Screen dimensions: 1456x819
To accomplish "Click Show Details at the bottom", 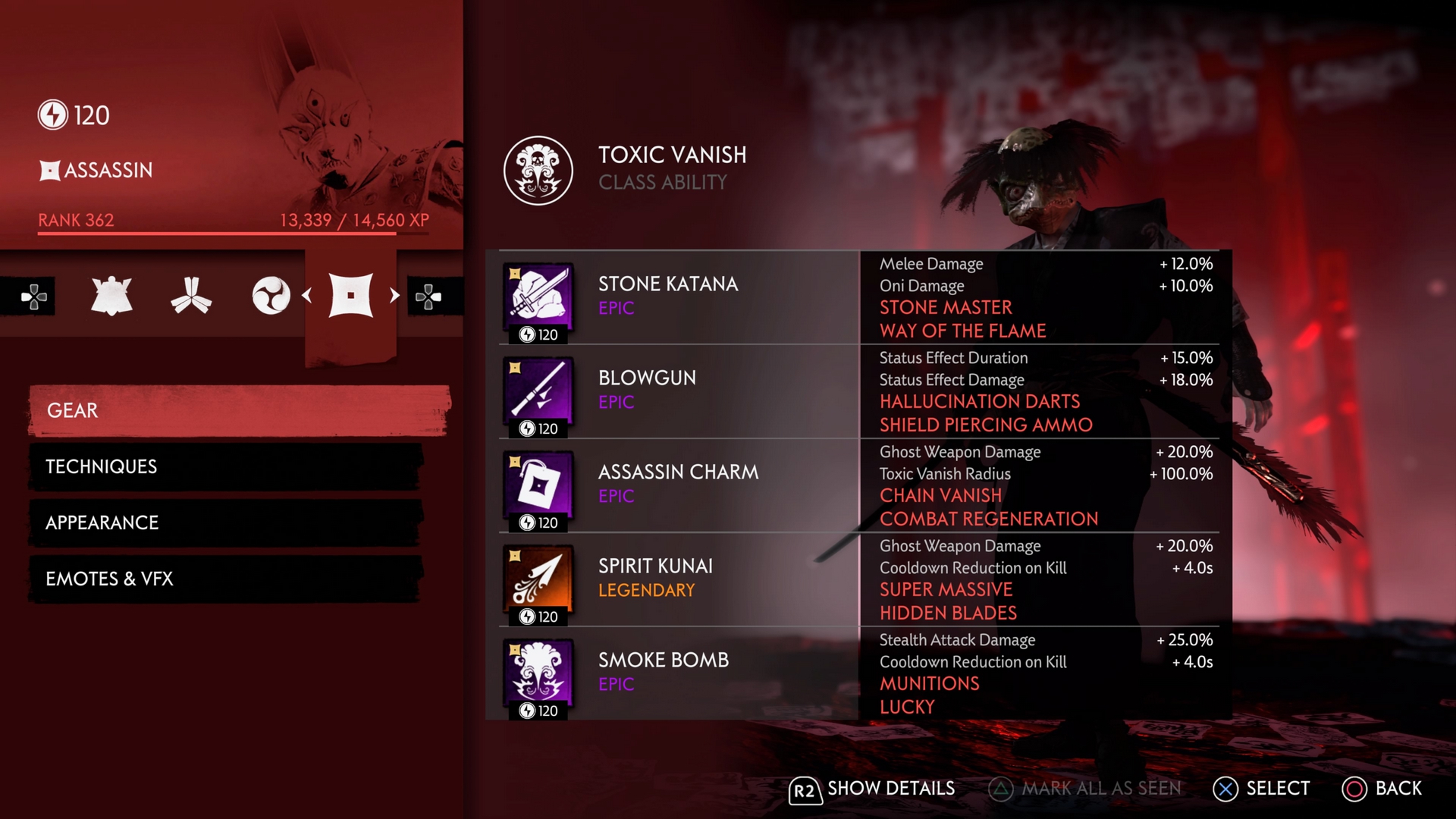I will pos(872,789).
